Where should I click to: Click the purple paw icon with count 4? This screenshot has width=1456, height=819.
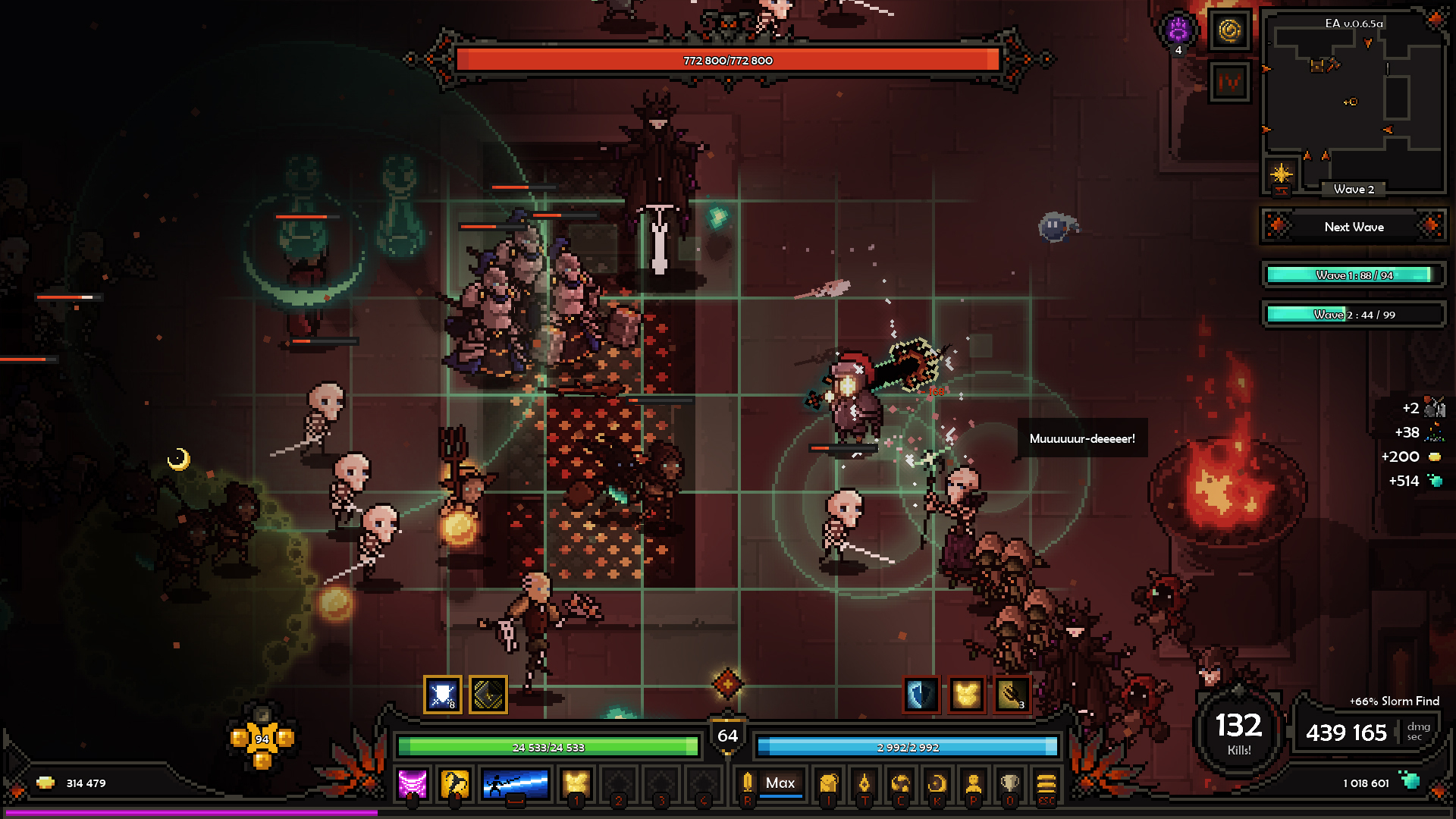coord(1178,31)
